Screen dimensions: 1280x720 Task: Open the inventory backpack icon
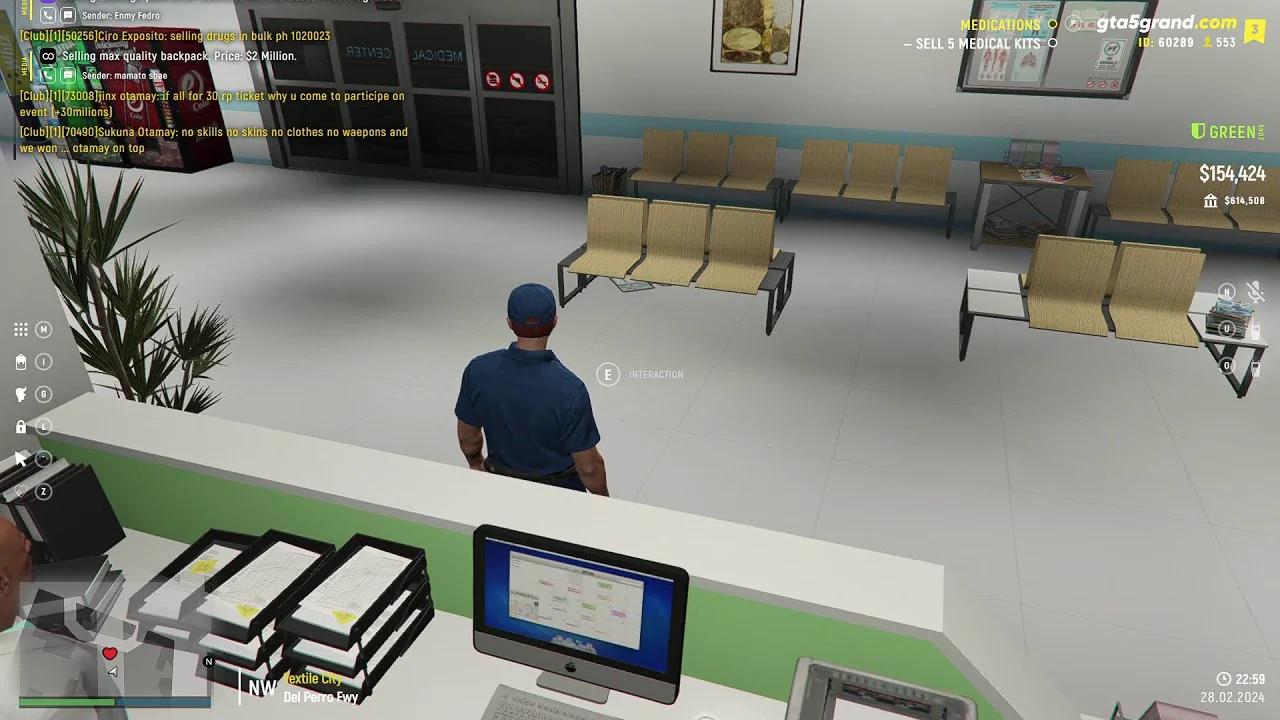point(19,361)
